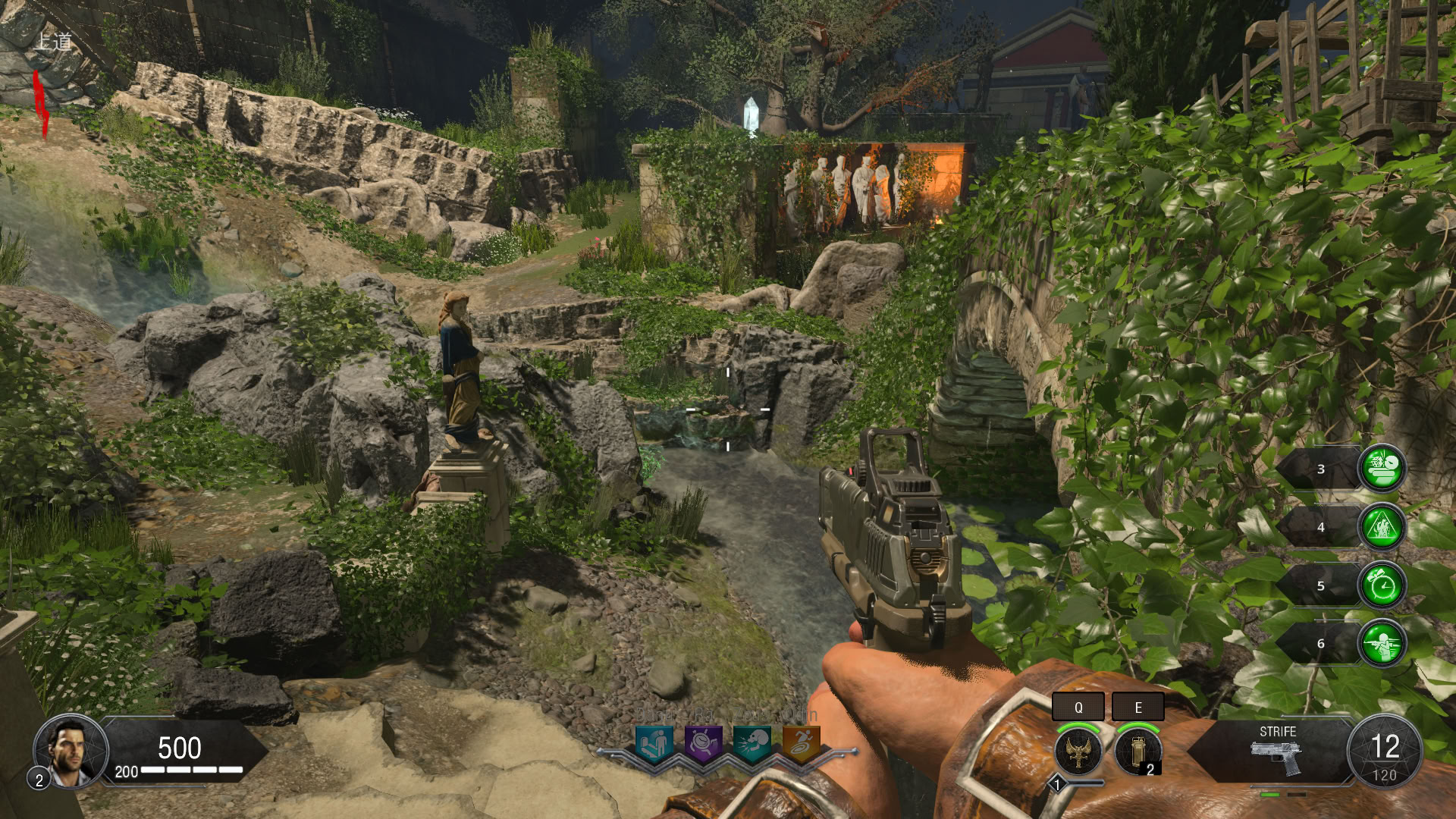Use the warning-triangle elixir in slot 4

tap(1382, 526)
